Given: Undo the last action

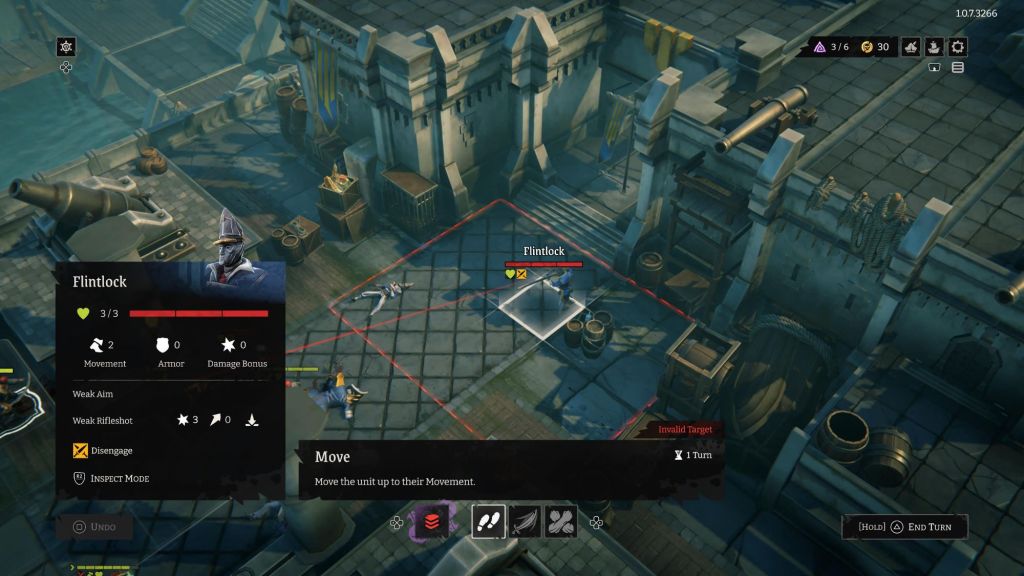Looking at the screenshot, I should tap(94, 527).
